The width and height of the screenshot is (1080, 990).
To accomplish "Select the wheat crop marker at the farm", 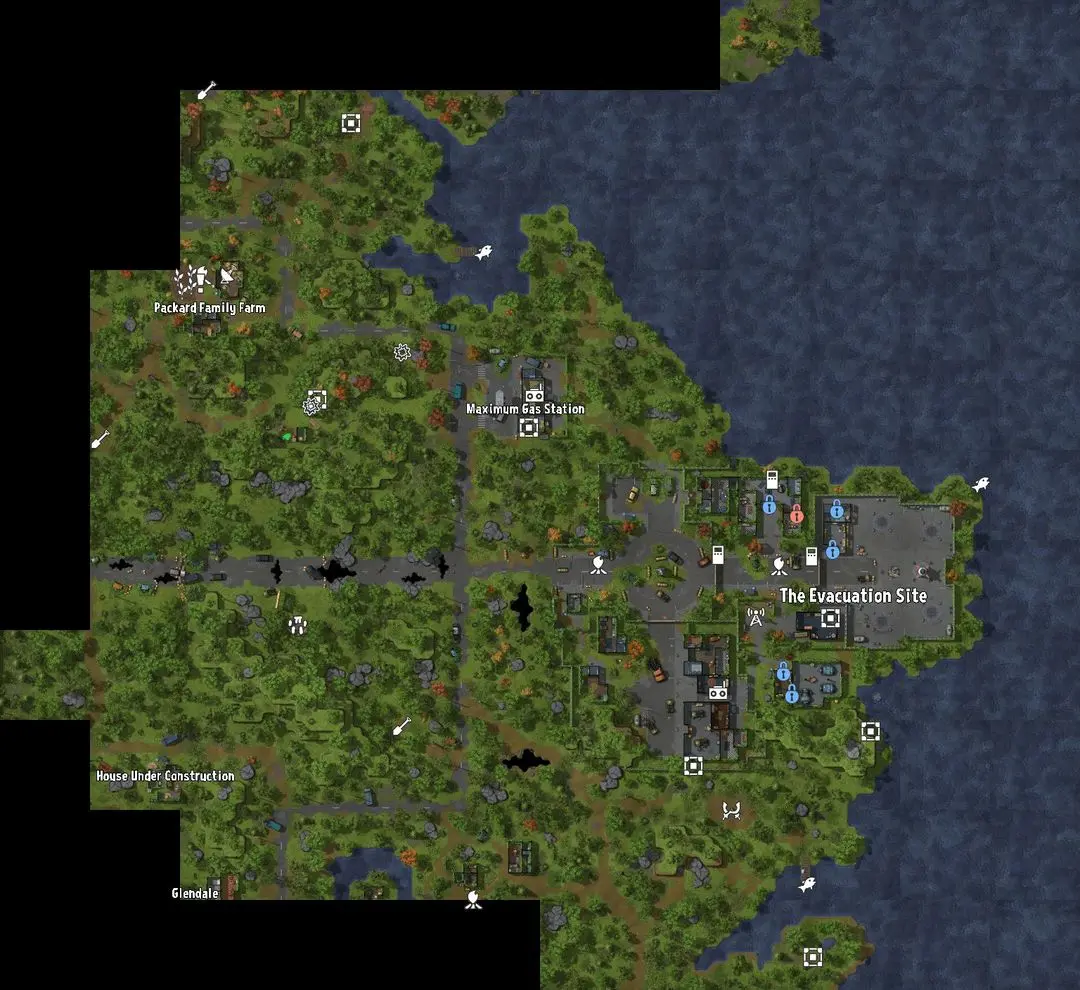I will [x=185, y=280].
